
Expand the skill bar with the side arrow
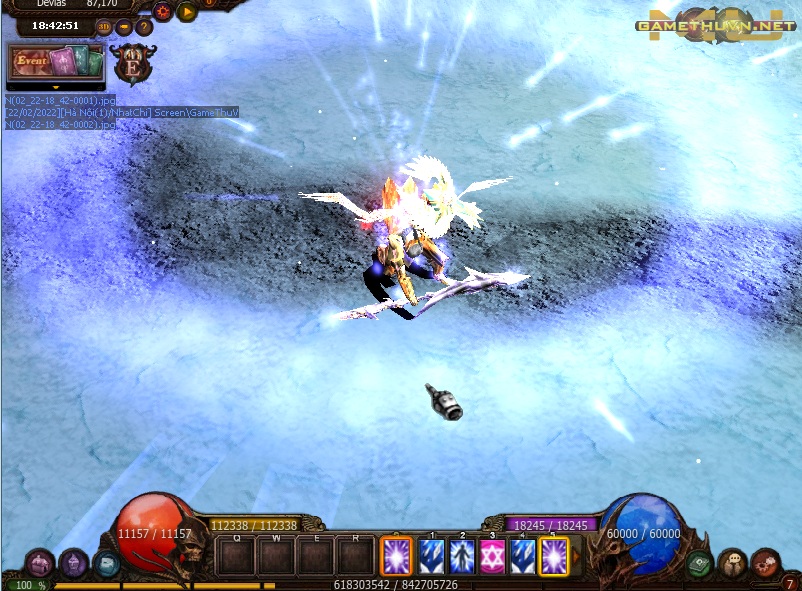pos(576,556)
